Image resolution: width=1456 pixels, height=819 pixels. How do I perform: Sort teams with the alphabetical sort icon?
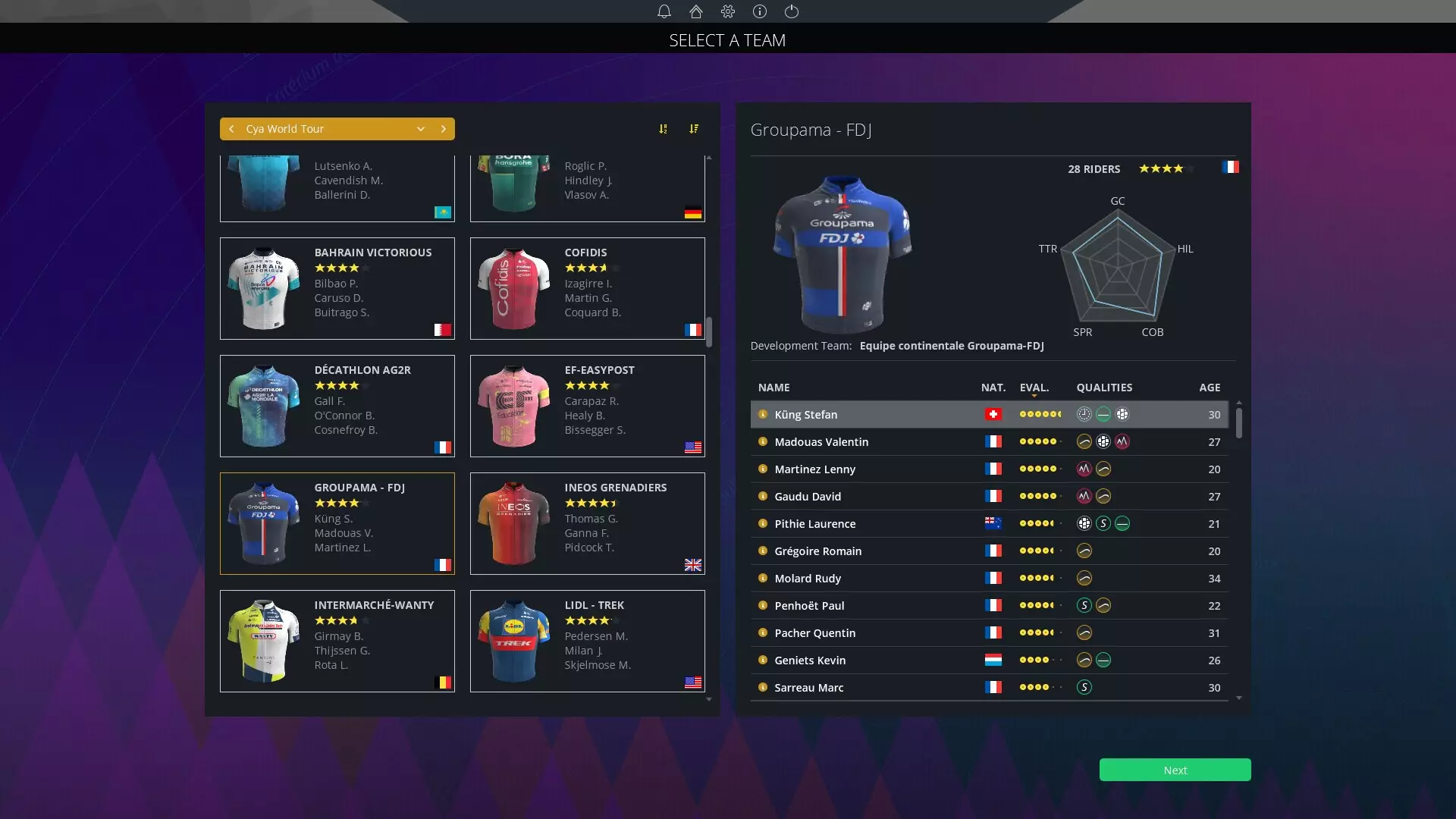[664, 129]
